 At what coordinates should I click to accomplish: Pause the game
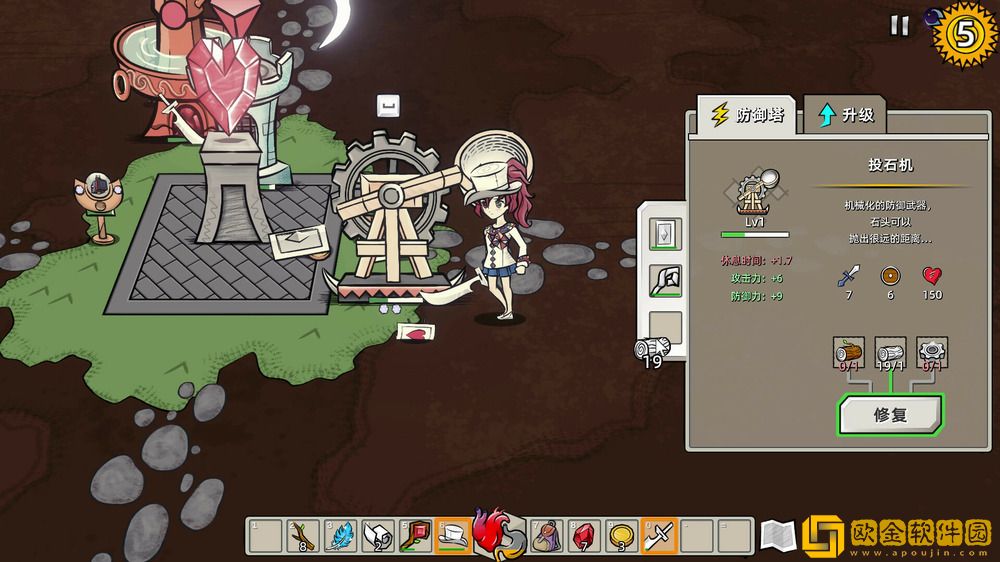click(x=899, y=26)
